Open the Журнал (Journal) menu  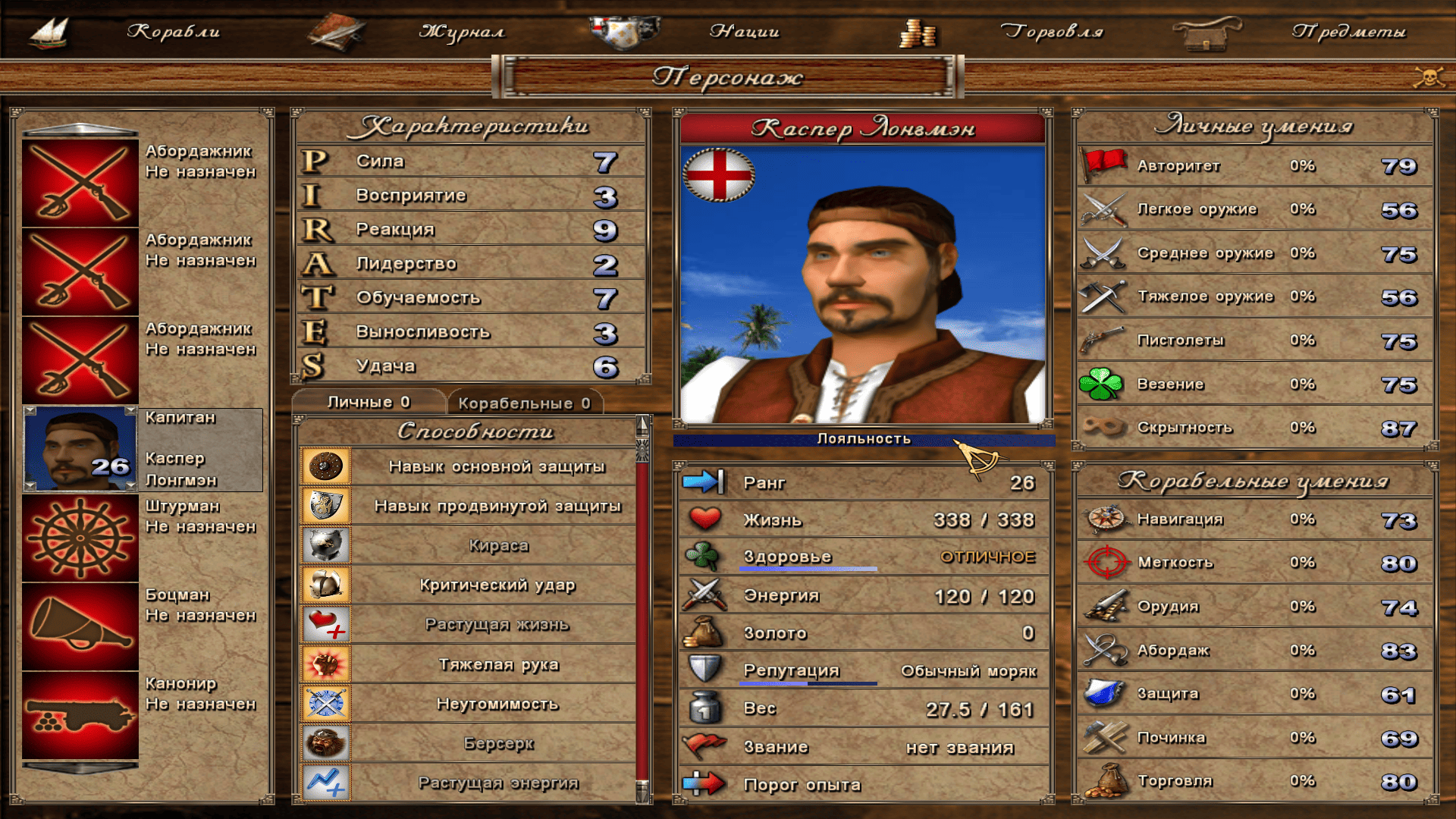tap(461, 32)
